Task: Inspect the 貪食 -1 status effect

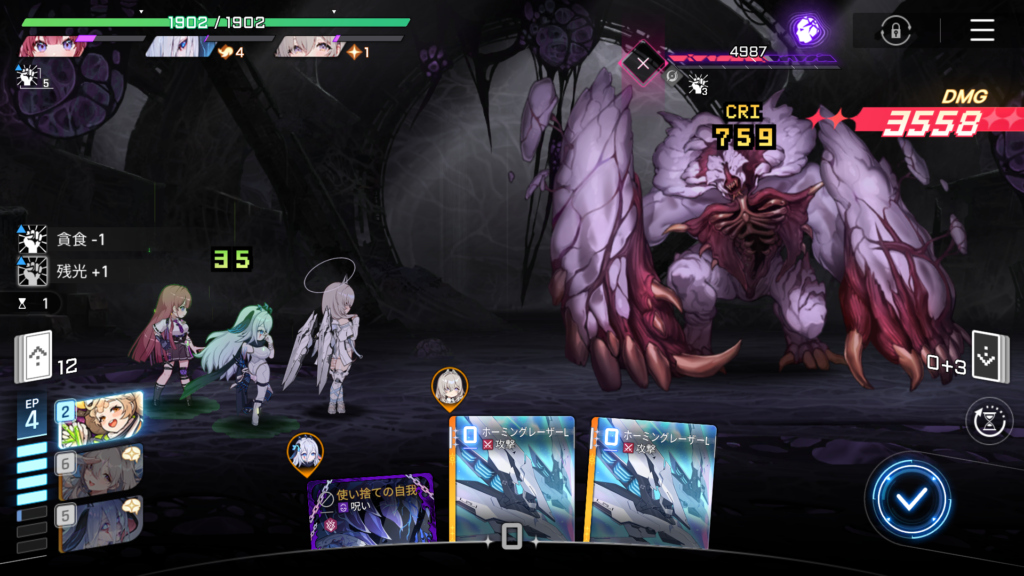Action: (70, 240)
